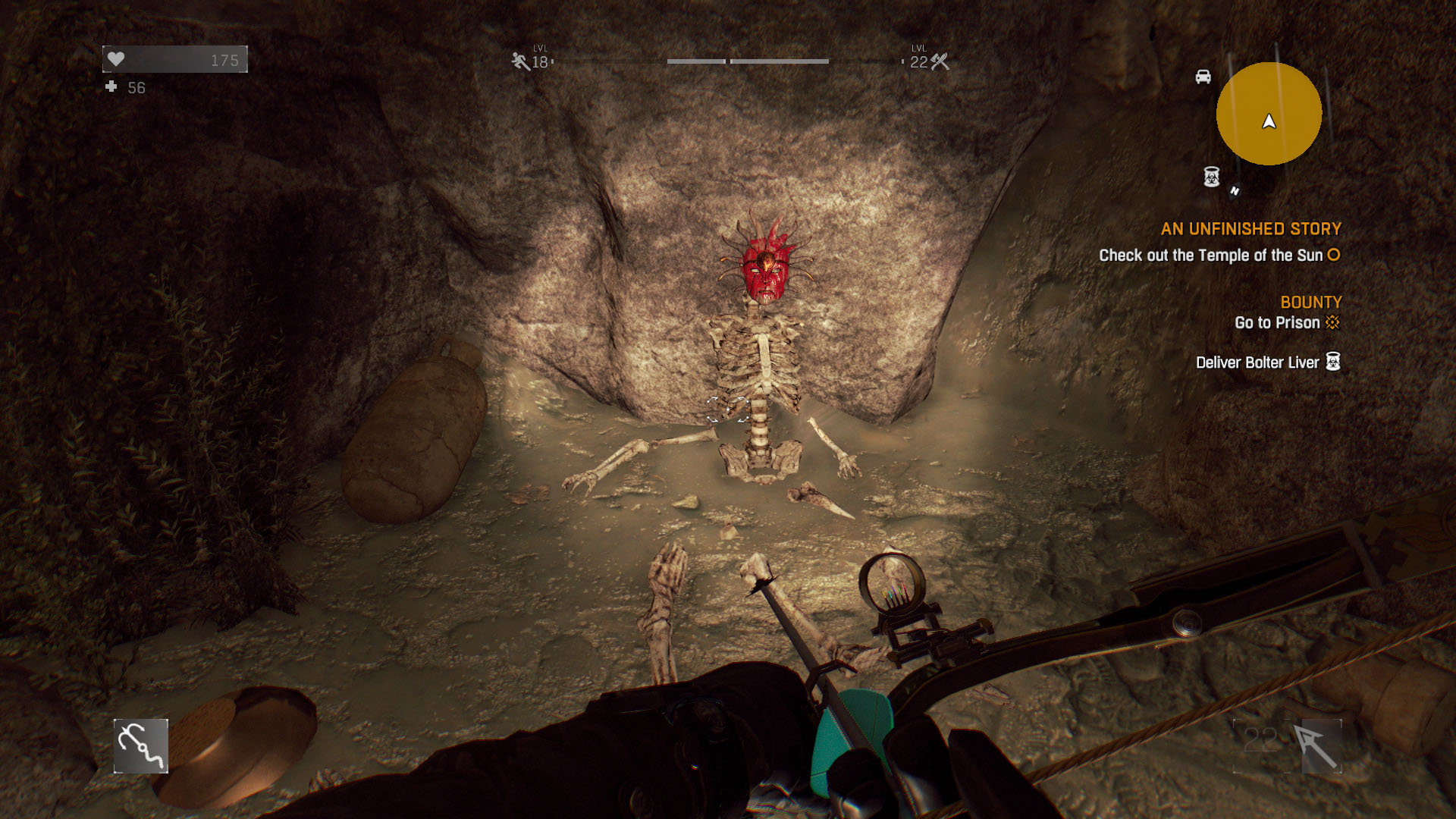The image size is (1456, 819).
Task: Open the circular yellow minimap
Action: pyautogui.click(x=1269, y=114)
